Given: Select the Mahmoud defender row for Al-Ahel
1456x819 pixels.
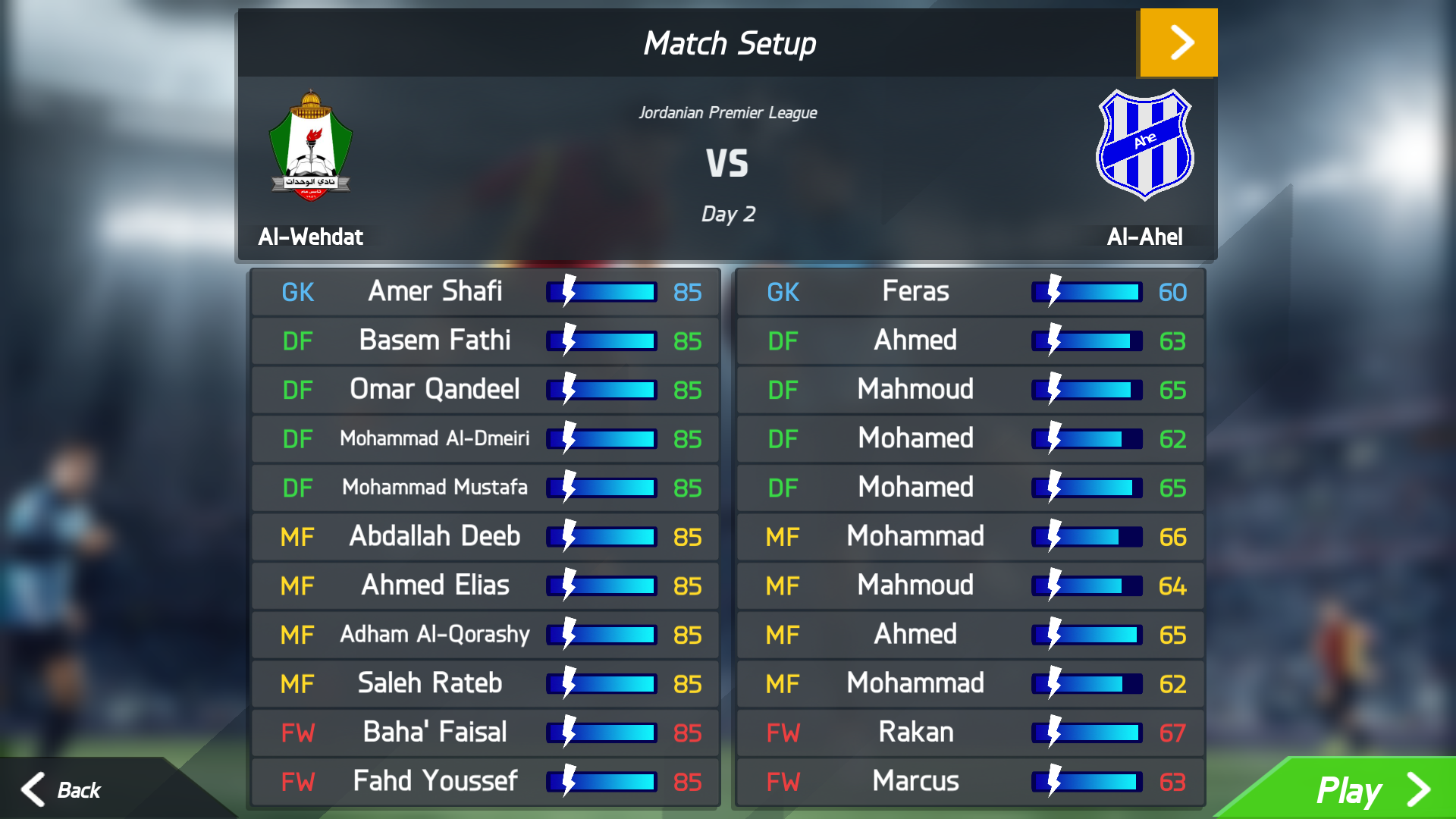Looking at the screenshot, I should pos(970,389).
